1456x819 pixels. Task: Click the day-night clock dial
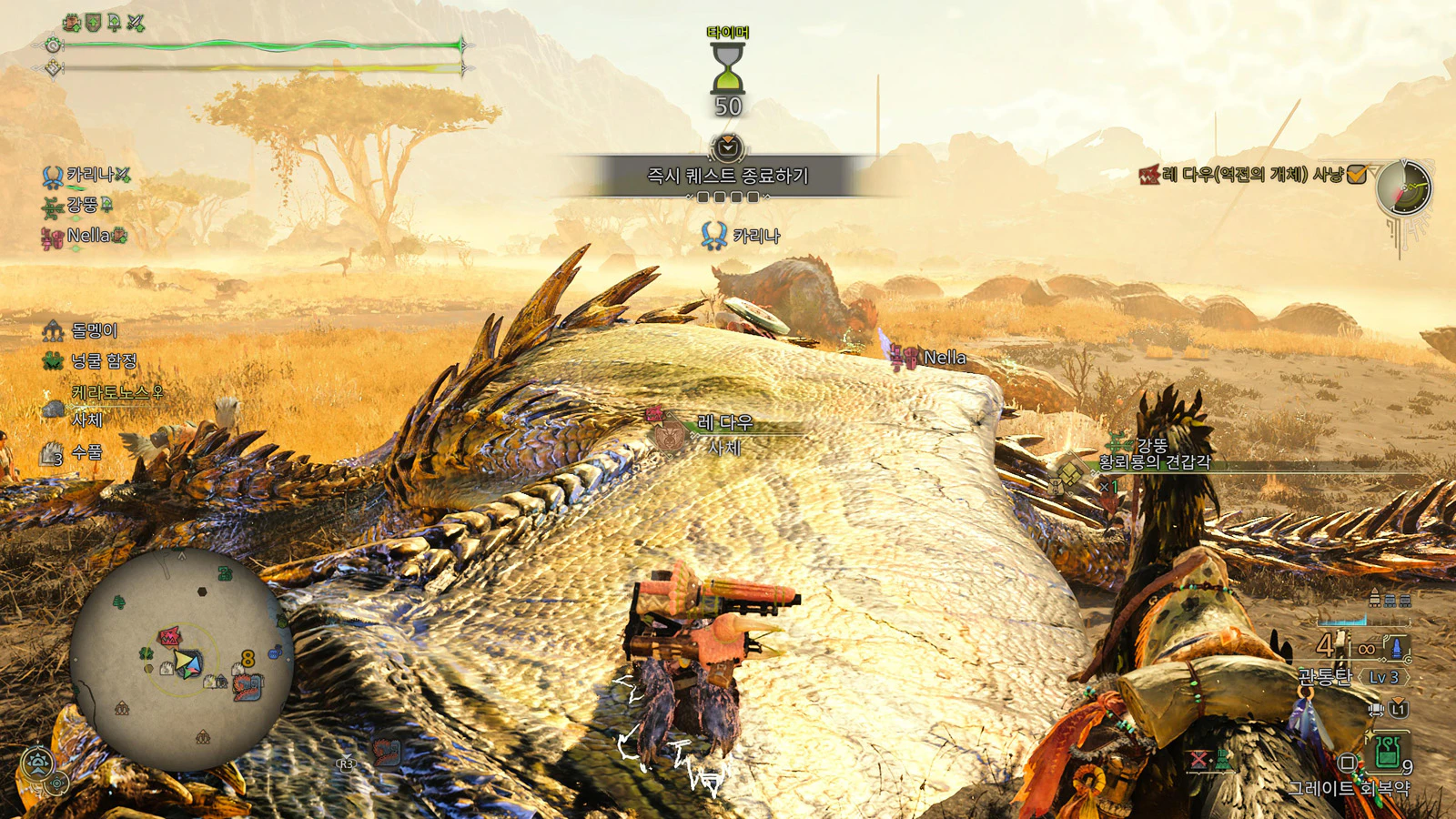1403,188
